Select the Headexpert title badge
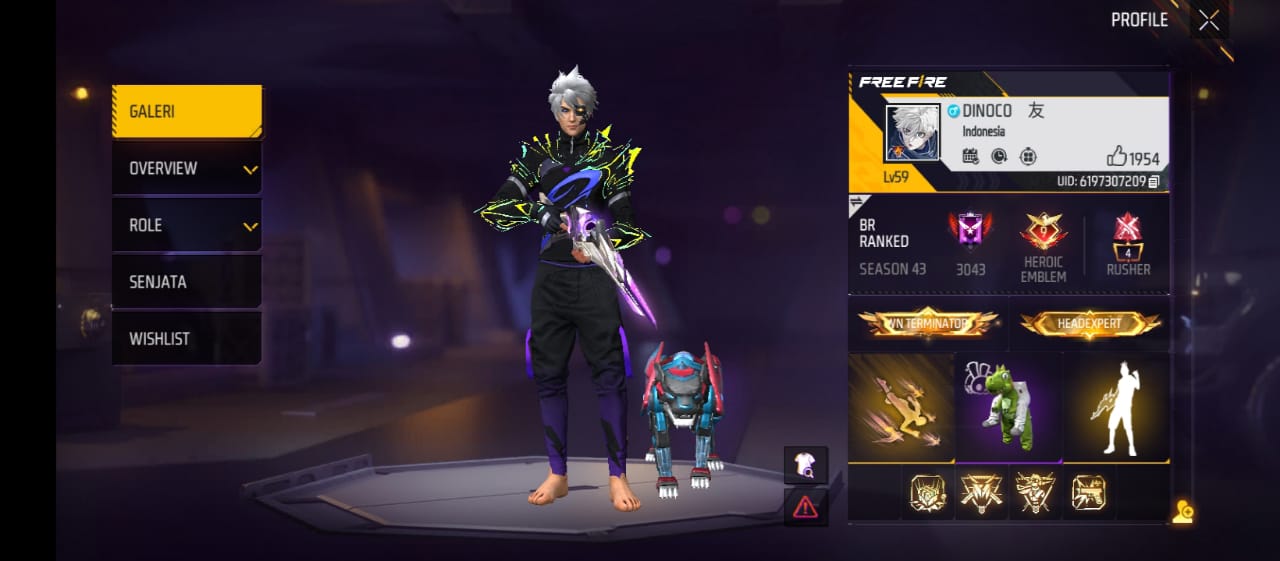This screenshot has height=561, width=1280. coord(1091,323)
